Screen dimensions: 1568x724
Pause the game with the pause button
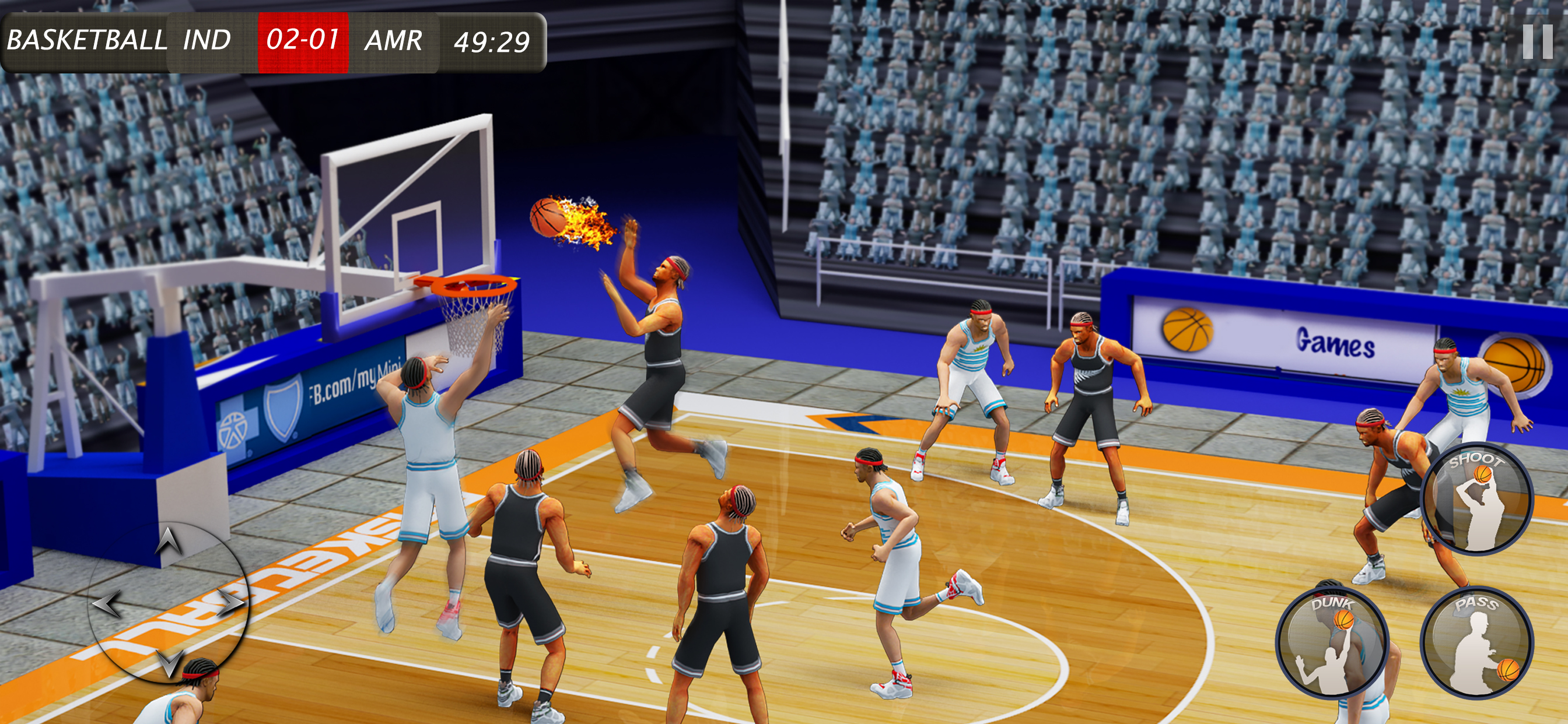[1538, 41]
